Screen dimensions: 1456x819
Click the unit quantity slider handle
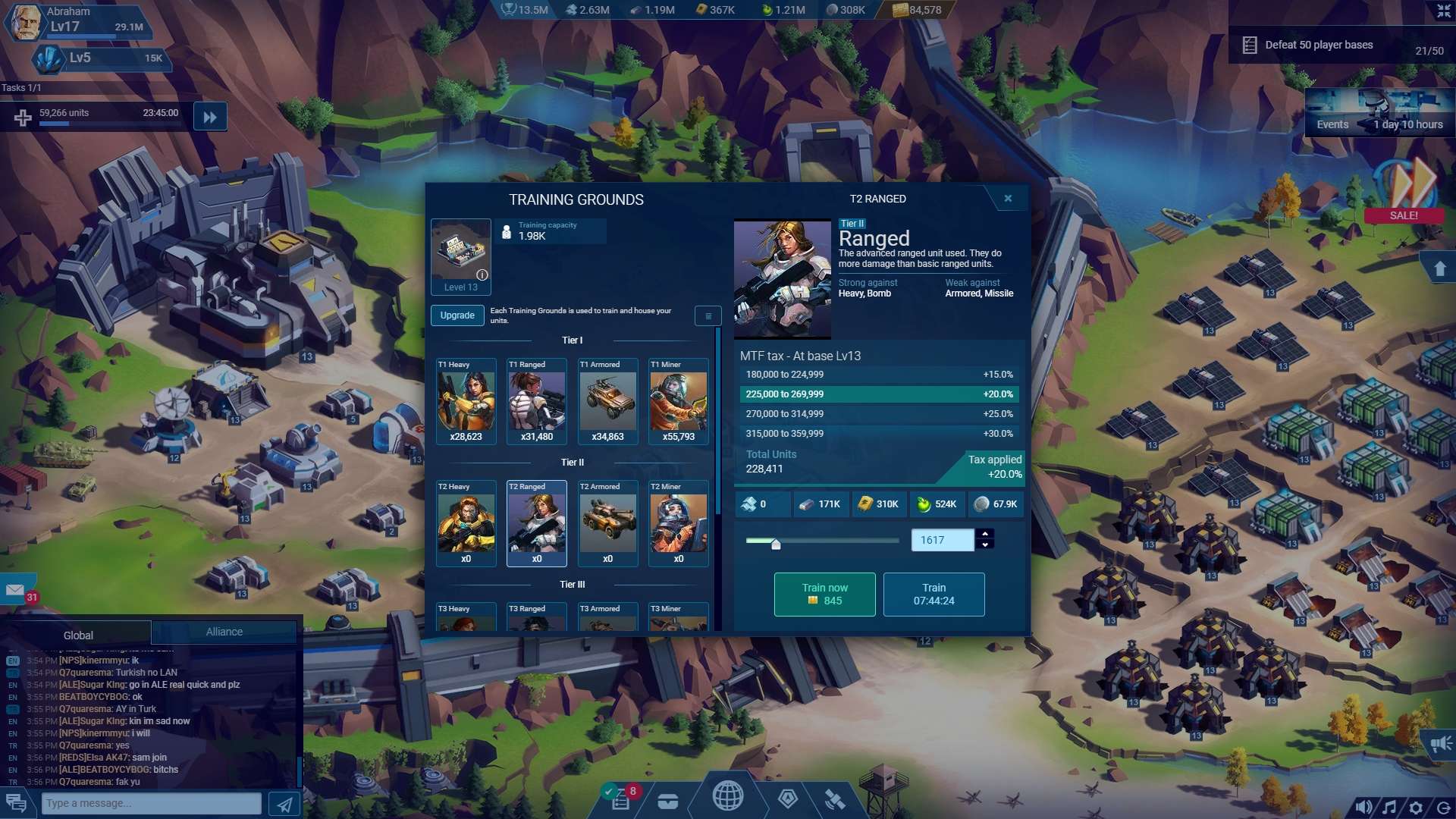tap(776, 544)
